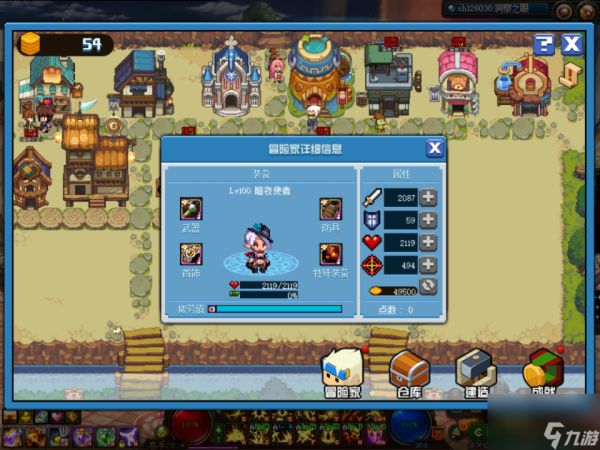Close the adventurer details panel

tap(435, 148)
